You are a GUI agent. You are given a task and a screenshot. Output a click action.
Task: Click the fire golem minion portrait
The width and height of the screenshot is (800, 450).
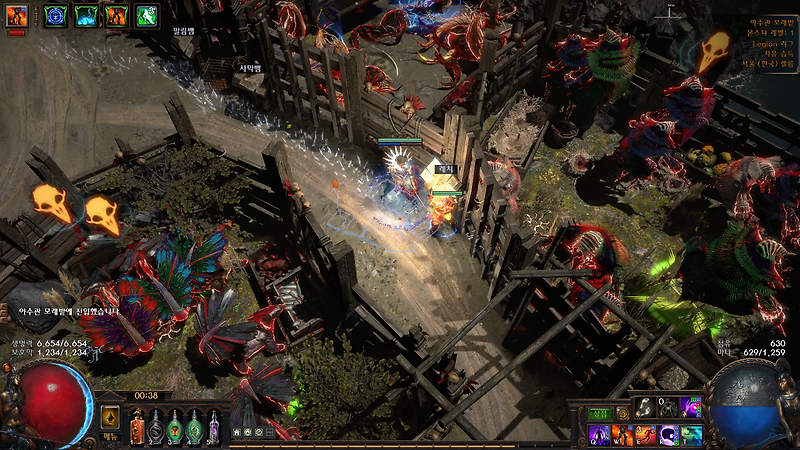[x=16, y=16]
